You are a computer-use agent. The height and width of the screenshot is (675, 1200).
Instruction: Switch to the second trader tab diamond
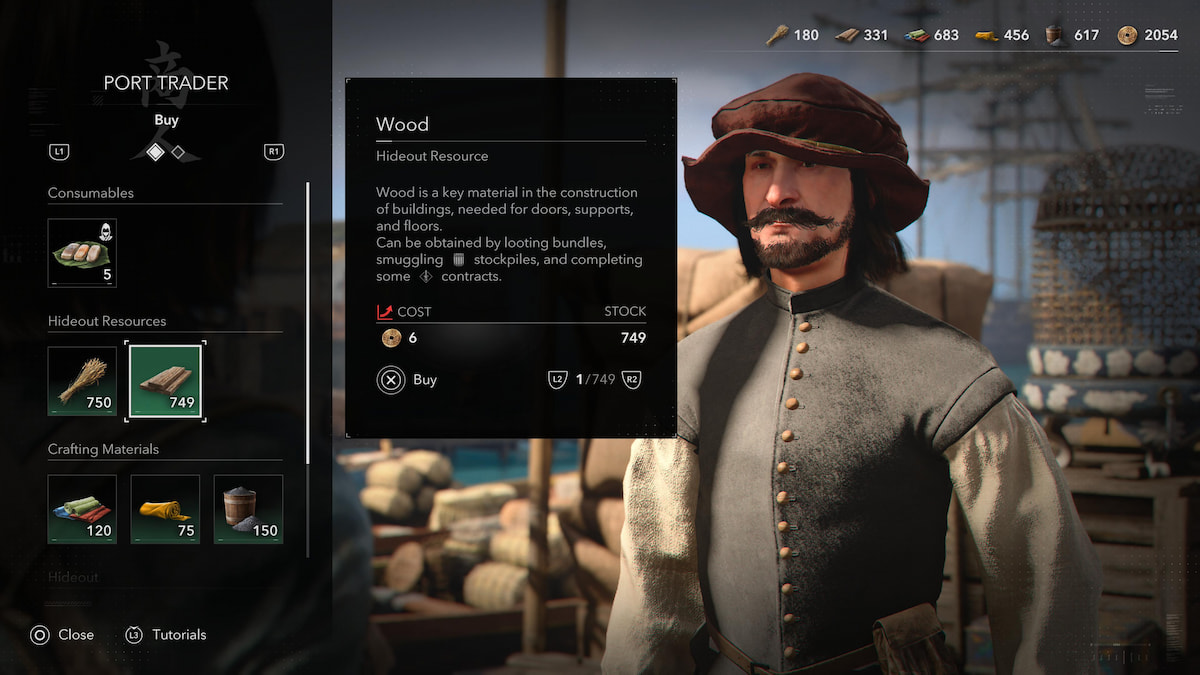178,152
